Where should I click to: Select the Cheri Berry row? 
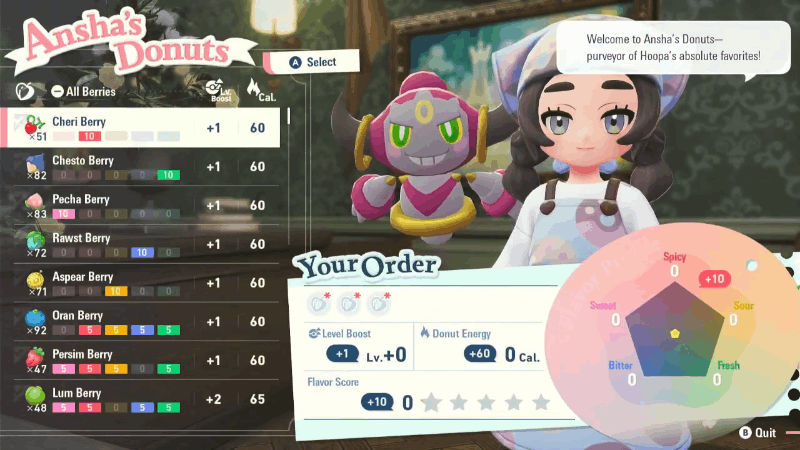tap(140, 127)
